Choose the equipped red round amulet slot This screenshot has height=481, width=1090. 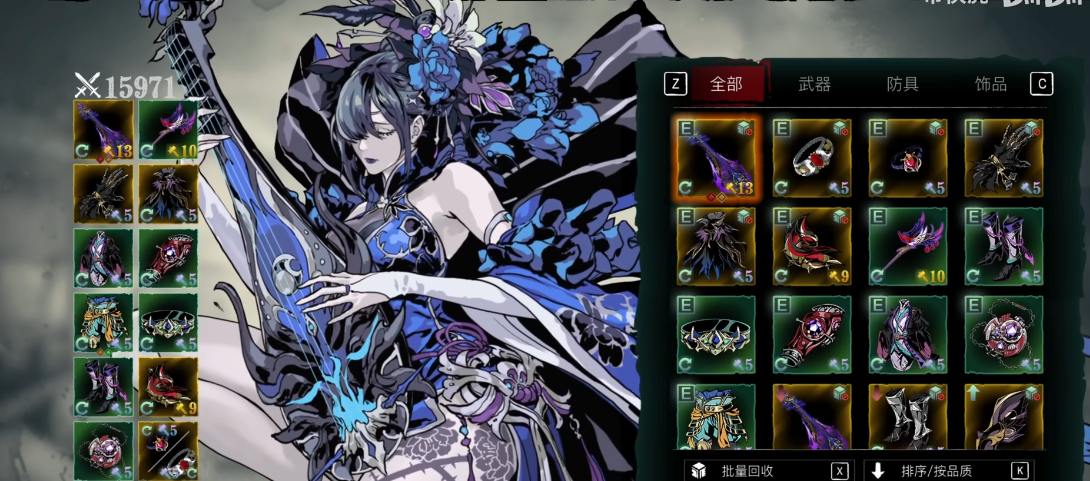point(103,450)
